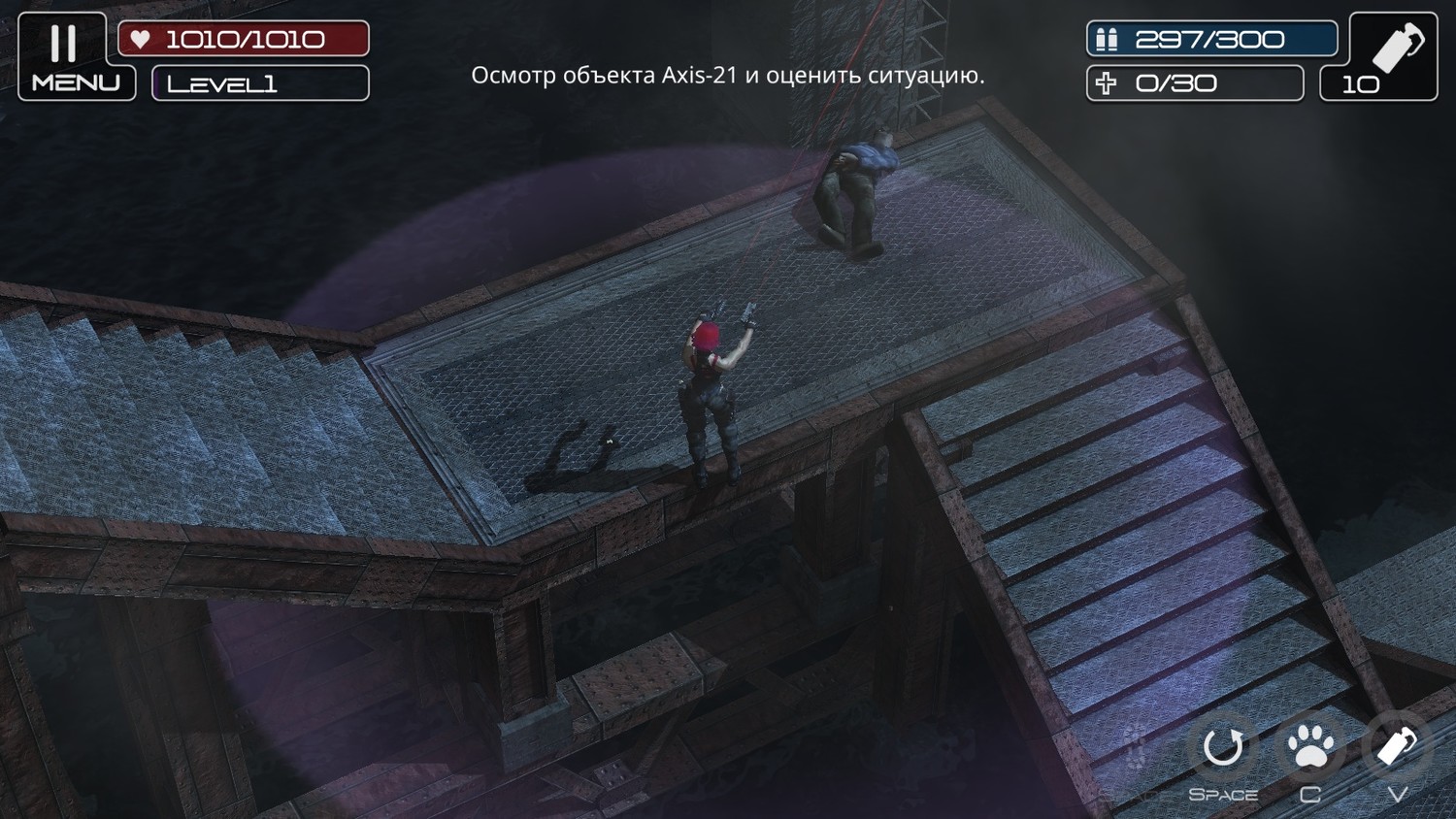Activate the circular arrow reload action

(x=1223, y=748)
